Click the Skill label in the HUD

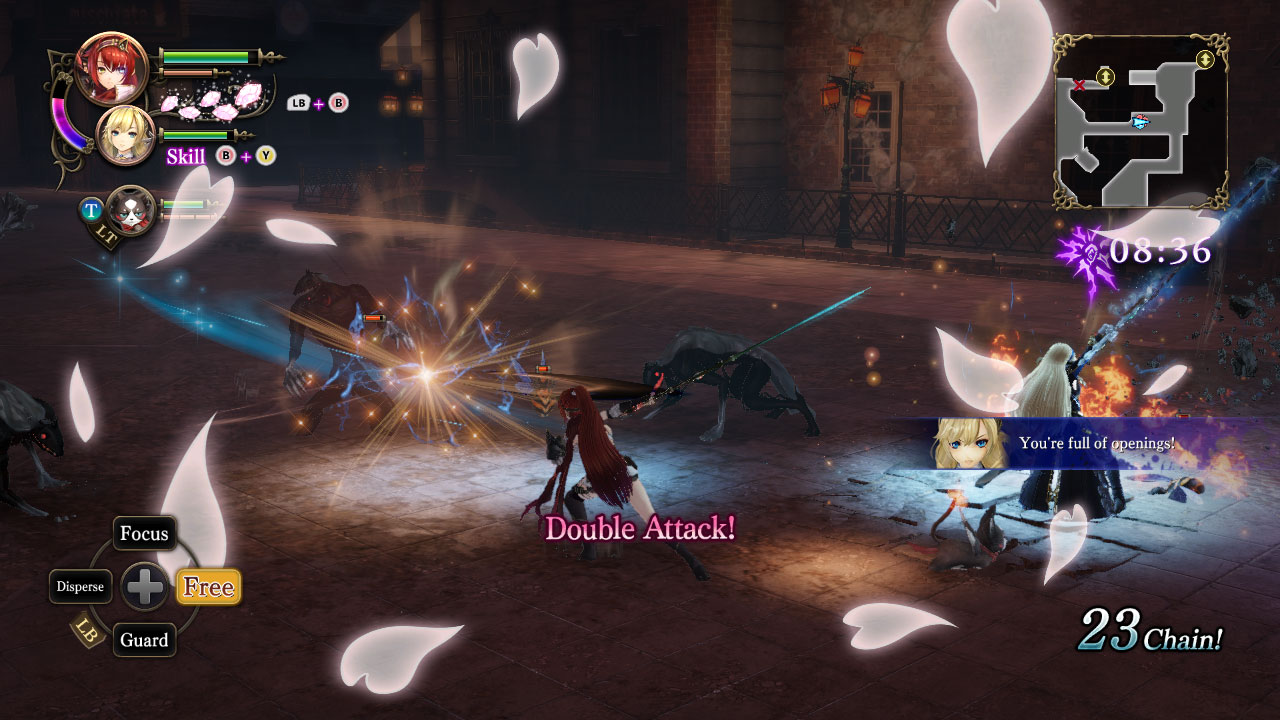[184, 156]
